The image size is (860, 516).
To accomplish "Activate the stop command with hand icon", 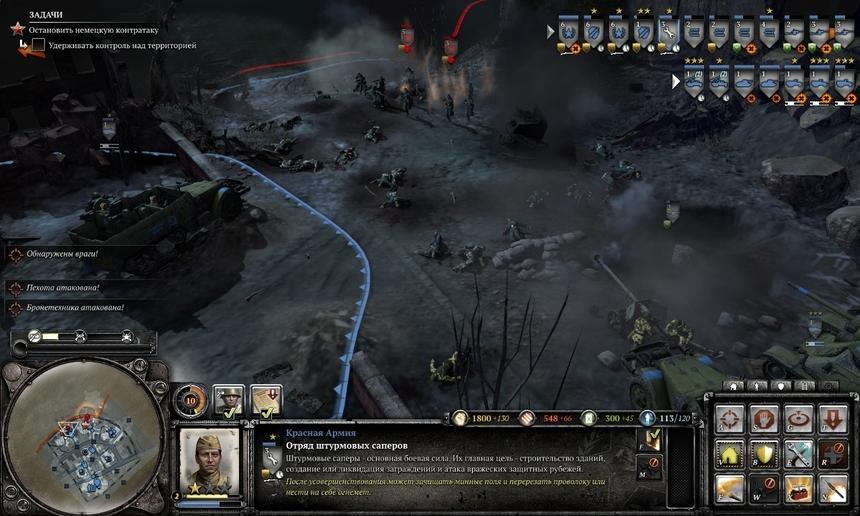I will coord(764,419).
